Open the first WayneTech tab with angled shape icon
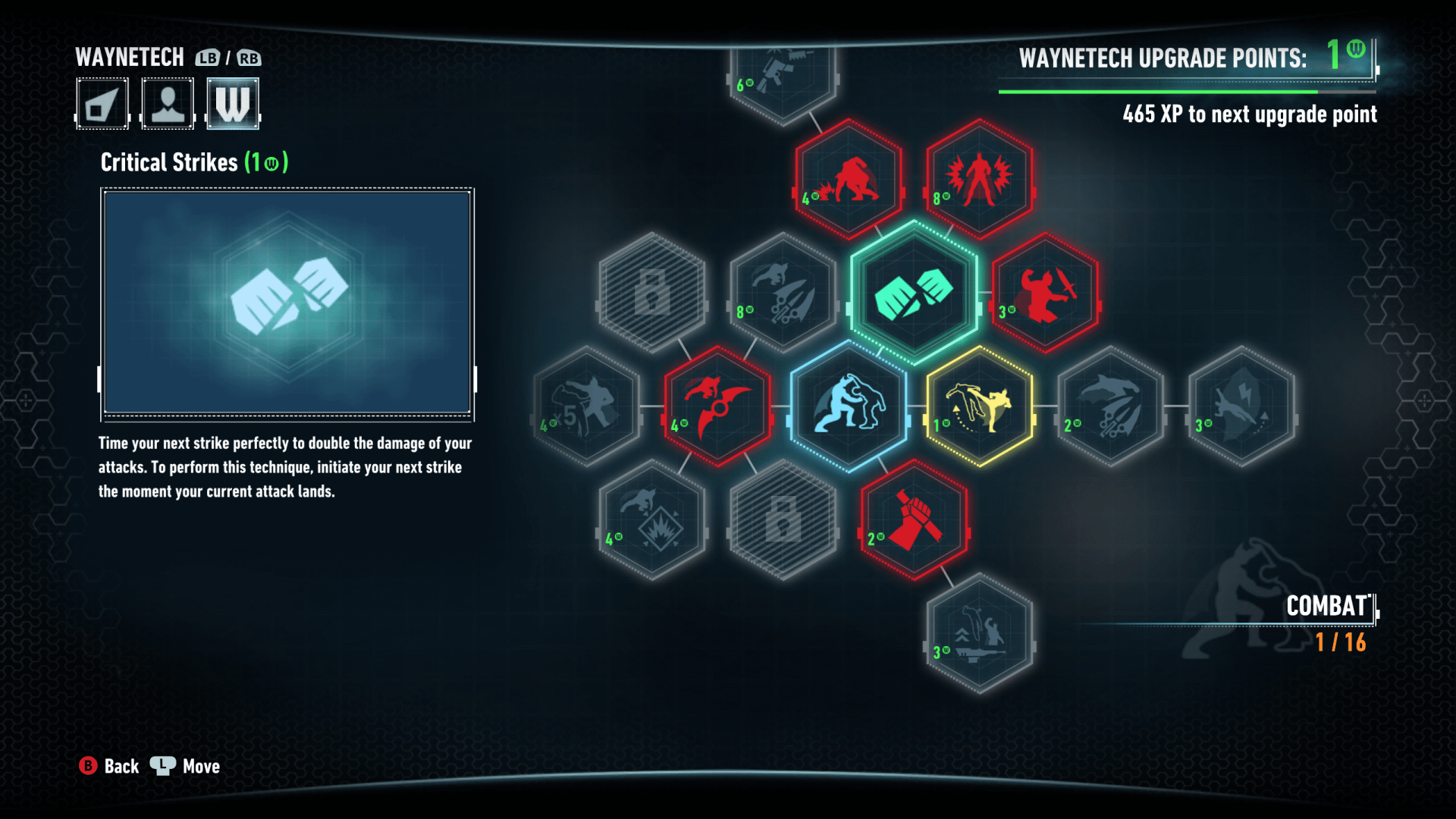This screenshot has width=1456, height=819. click(x=102, y=104)
